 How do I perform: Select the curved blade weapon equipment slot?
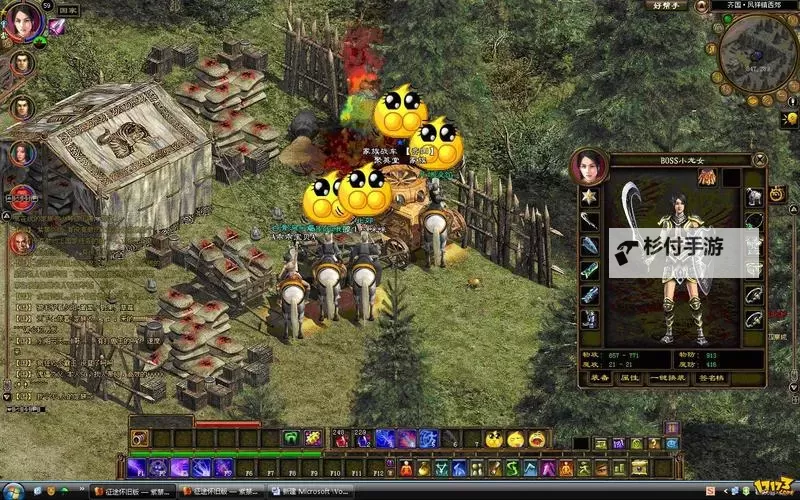click(590, 221)
